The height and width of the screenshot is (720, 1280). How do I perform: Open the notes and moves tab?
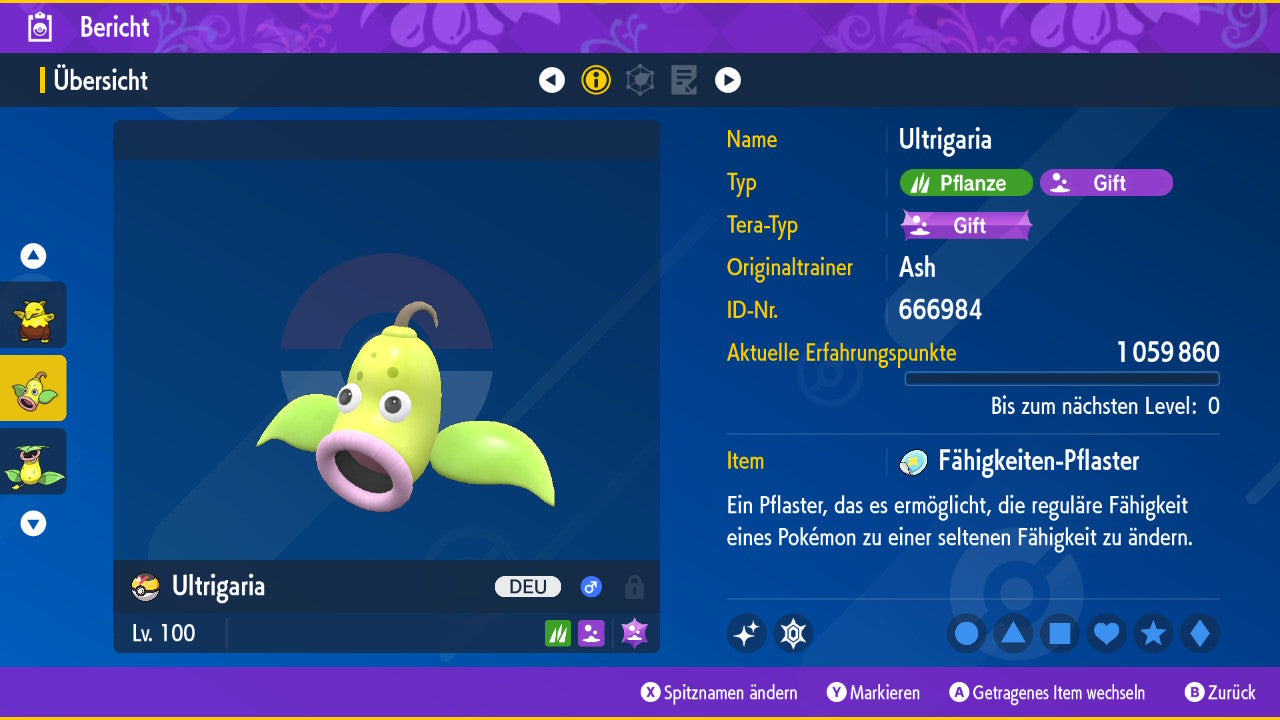point(684,80)
